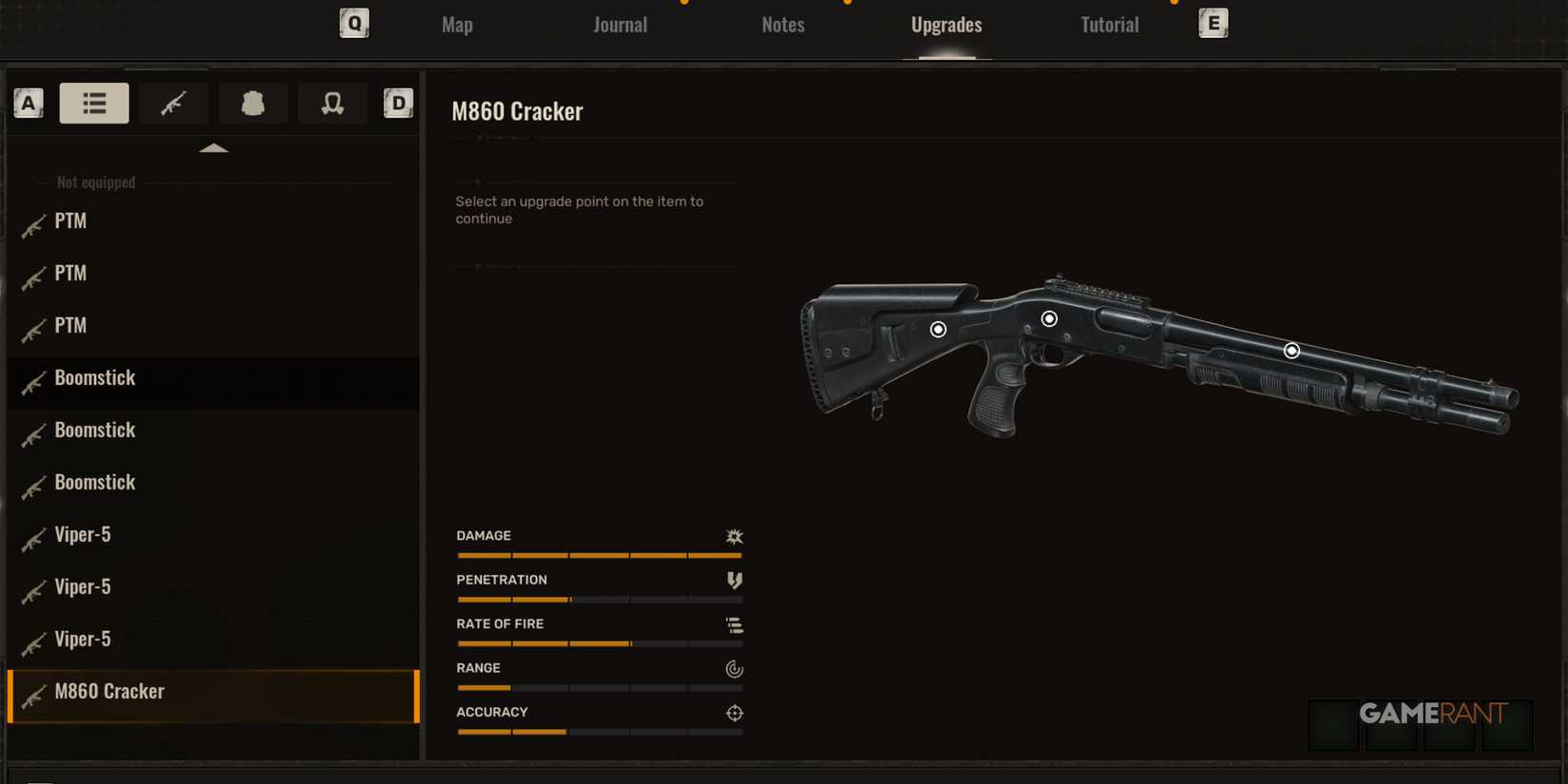Click the Accuracy crosshair icon
1568x784 pixels.
click(x=734, y=713)
